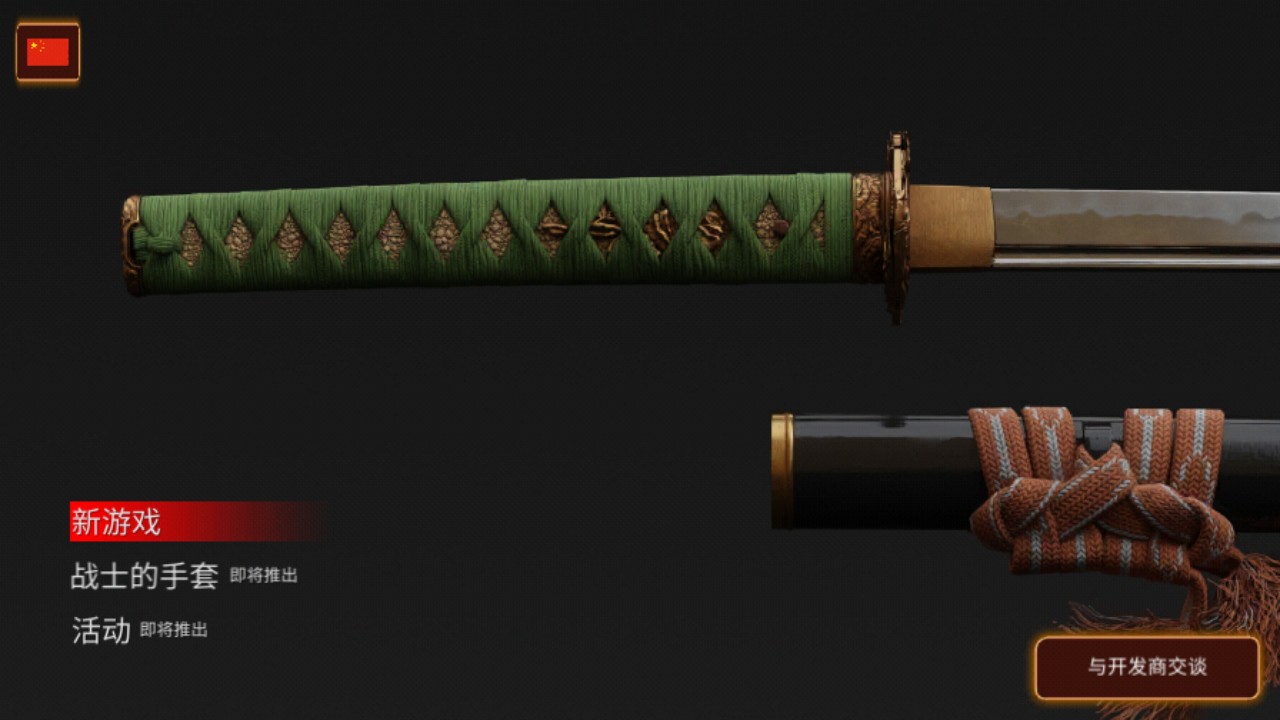Select the 战士的手套 menu entry

144,576
